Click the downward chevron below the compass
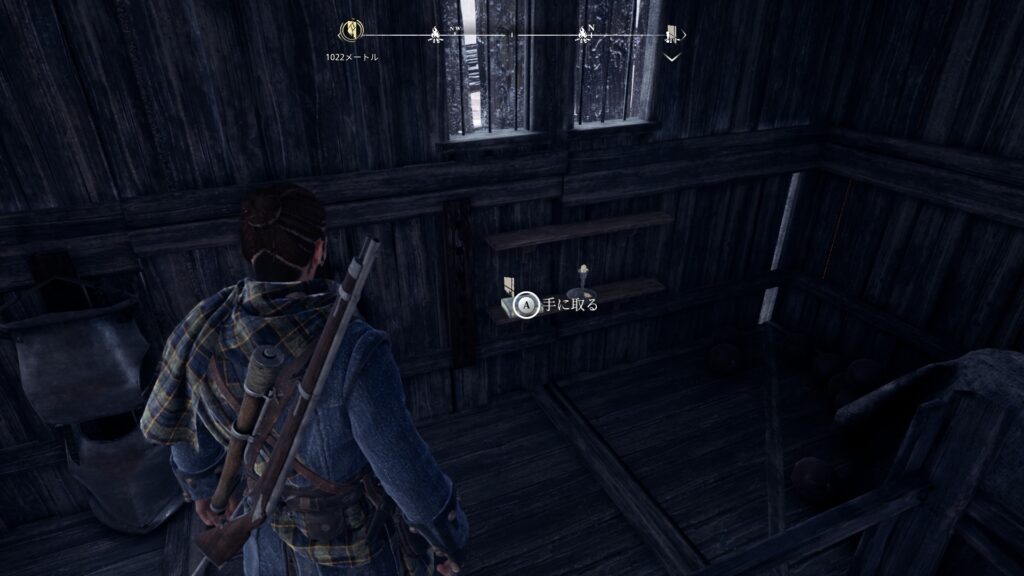The width and height of the screenshot is (1024, 576). coord(673,58)
